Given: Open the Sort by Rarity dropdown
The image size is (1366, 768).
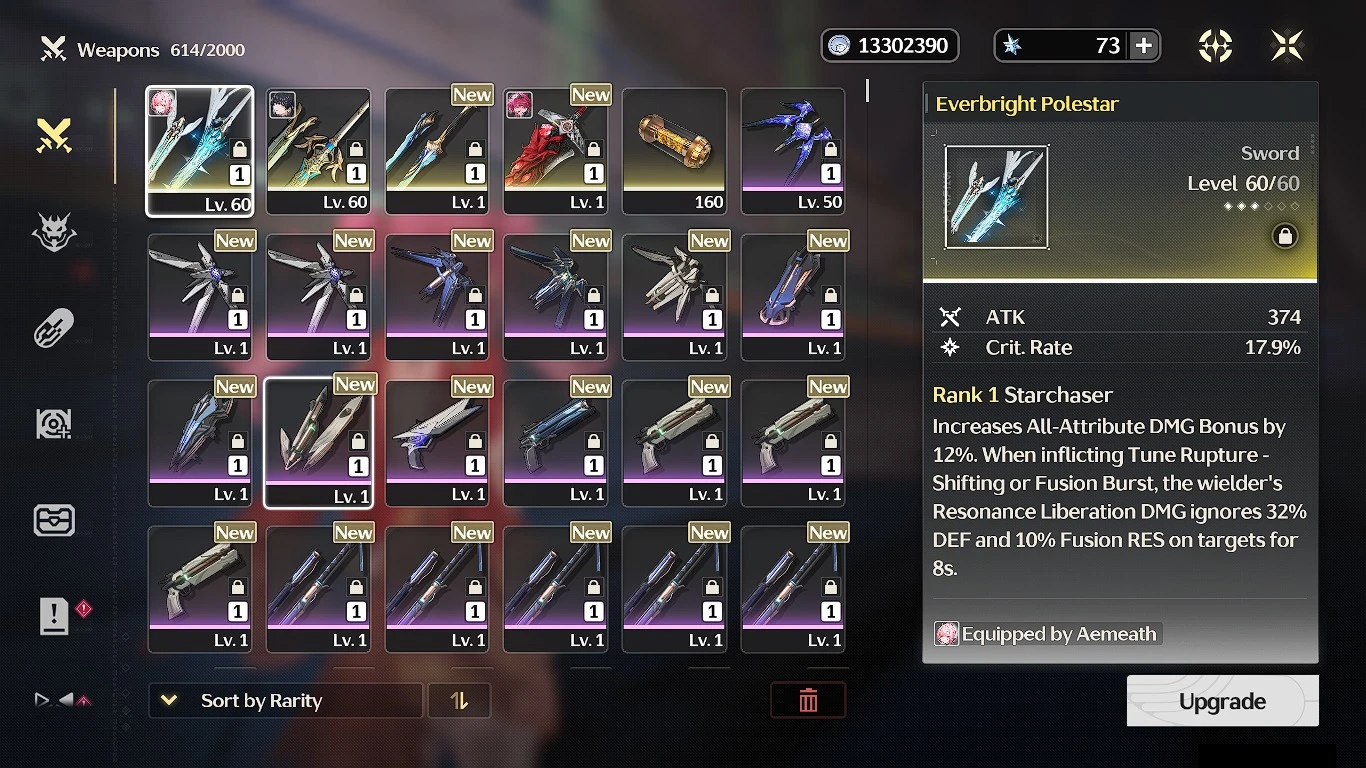Looking at the screenshot, I should click(x=285, y=701).
